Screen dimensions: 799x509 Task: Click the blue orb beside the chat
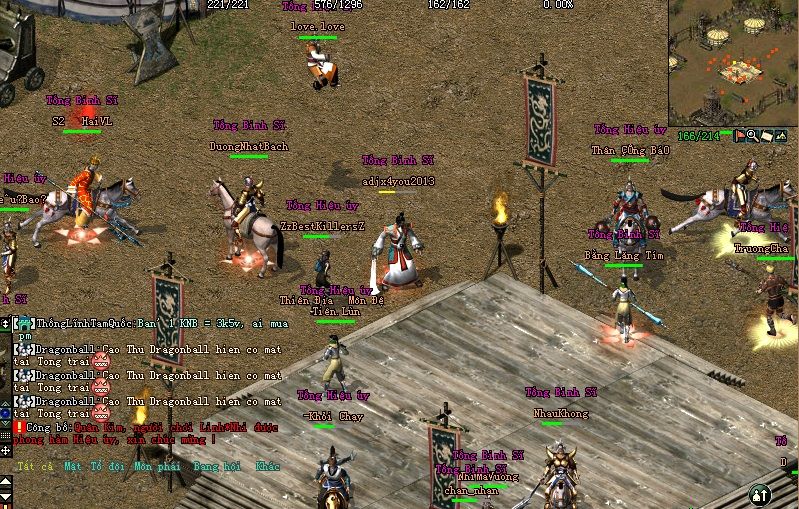[x=5, y=412]
